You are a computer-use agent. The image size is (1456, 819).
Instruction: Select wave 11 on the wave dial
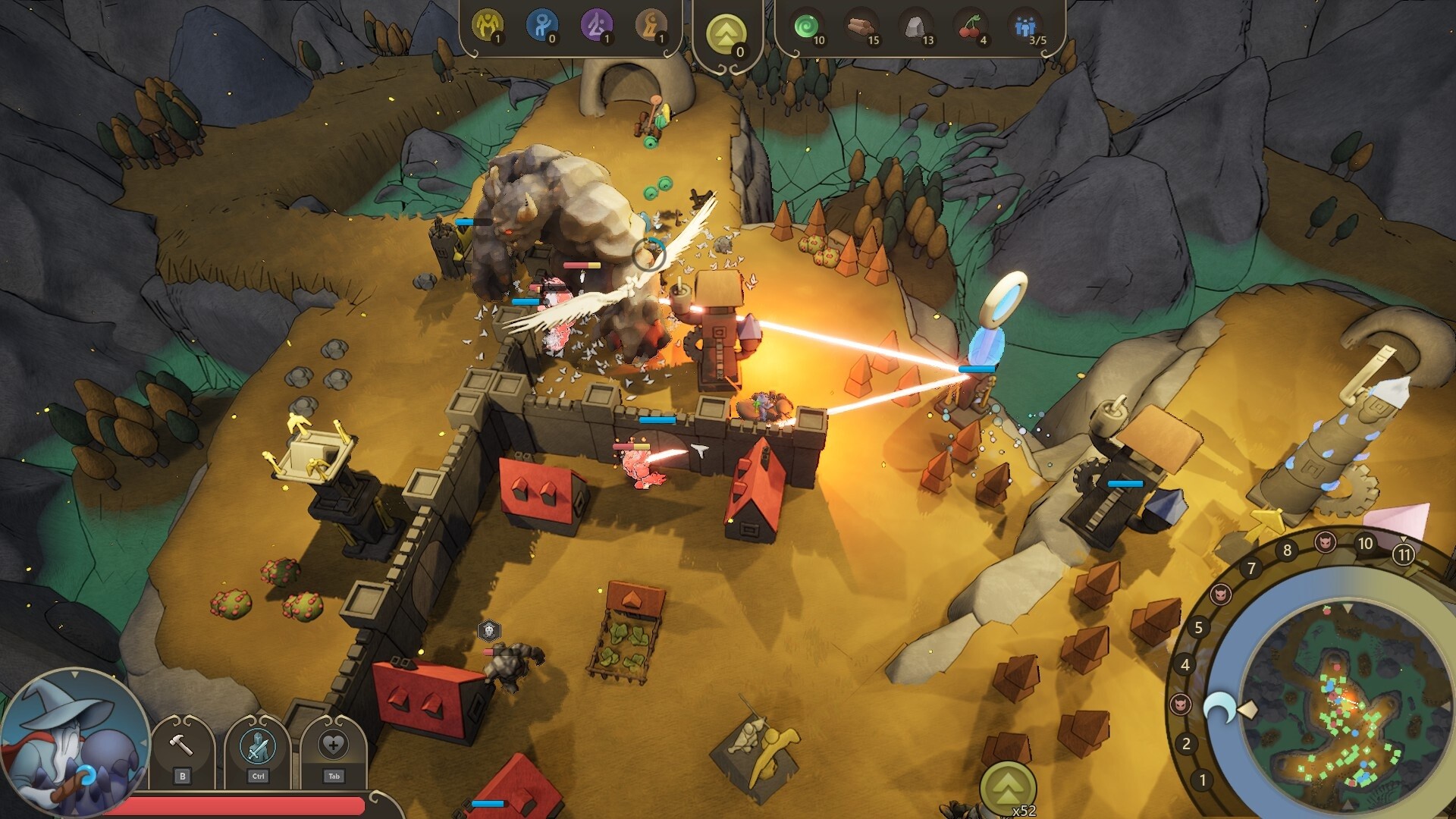(1404, 555)
